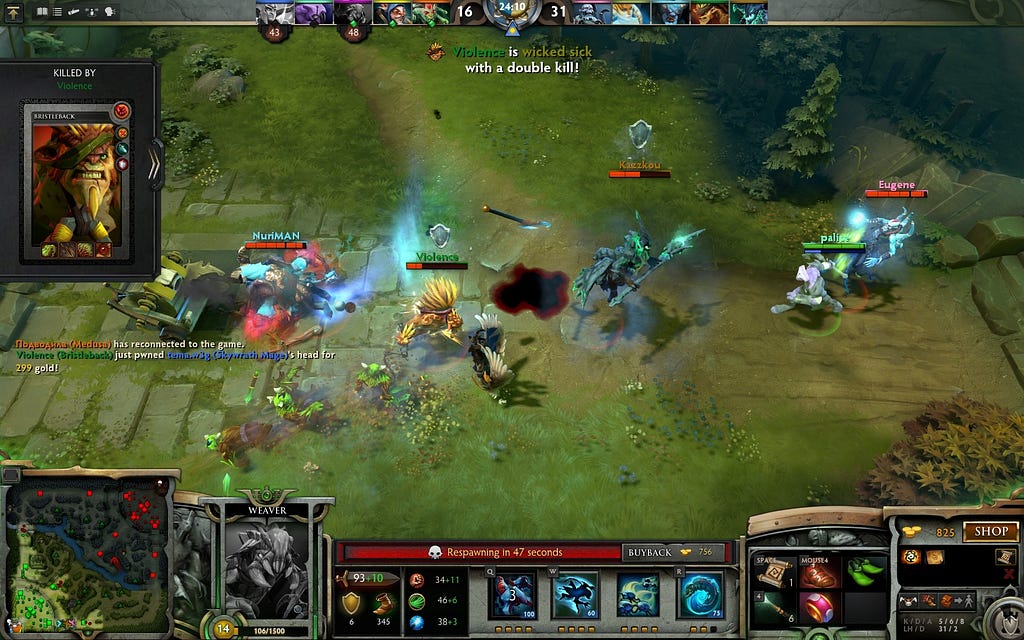Viewport: 1024px width, 640px height.
Task: Select the pink ring item slot
Action: click(818, 606)
